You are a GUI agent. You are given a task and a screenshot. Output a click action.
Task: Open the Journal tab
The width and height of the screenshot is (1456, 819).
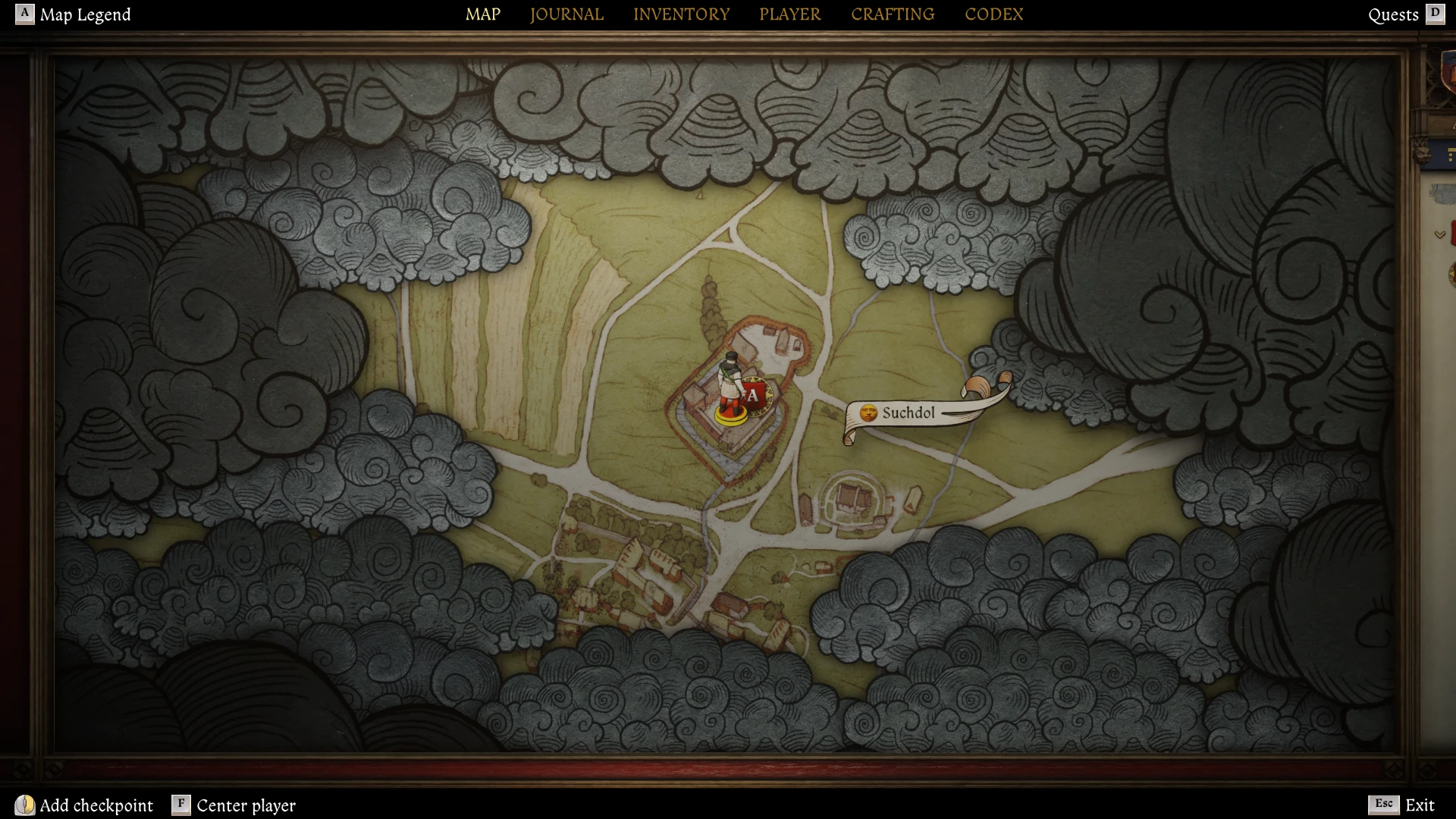pos(566,14)
